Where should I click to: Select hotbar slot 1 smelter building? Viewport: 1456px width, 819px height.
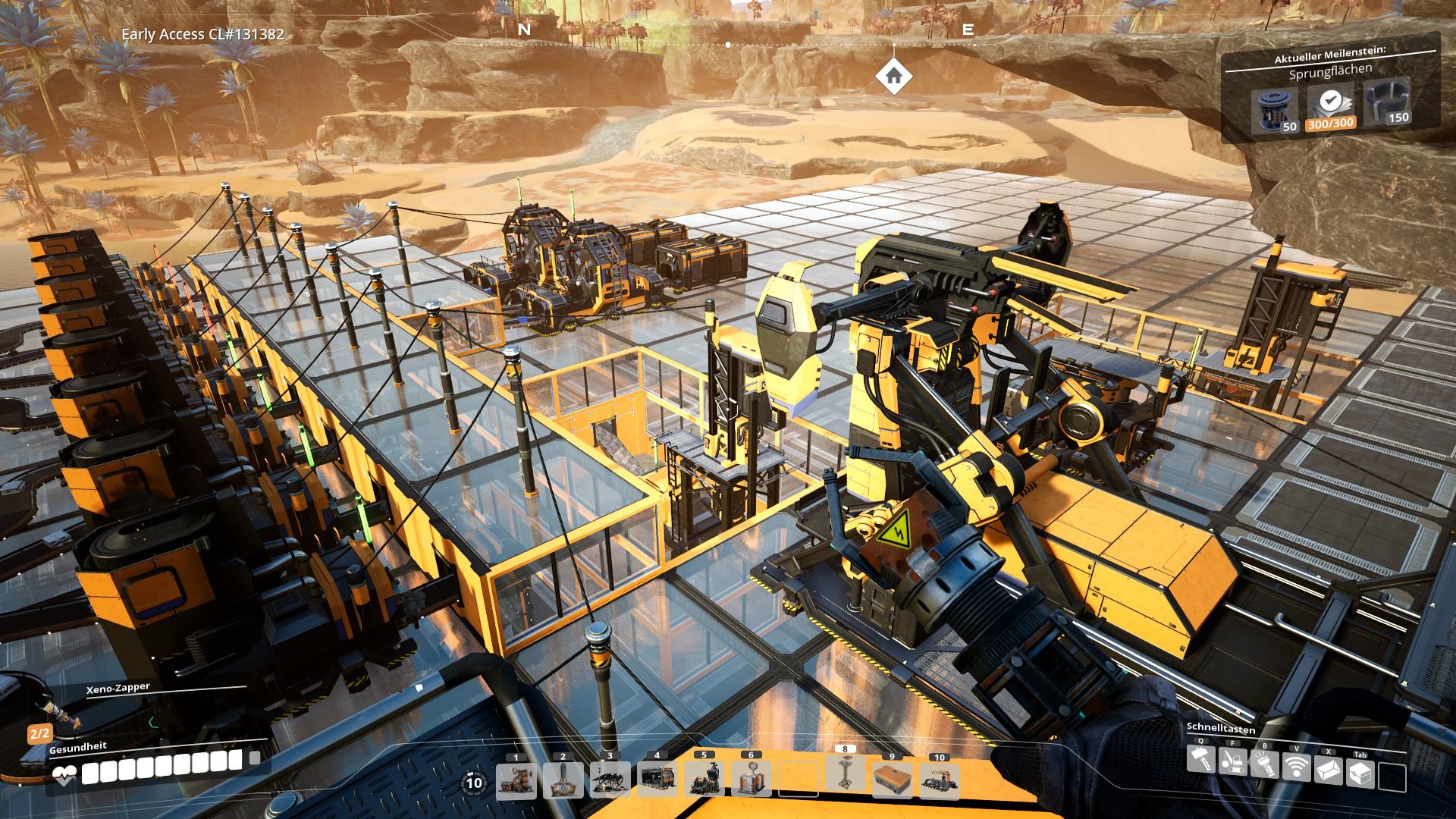[x=516, y=780]
